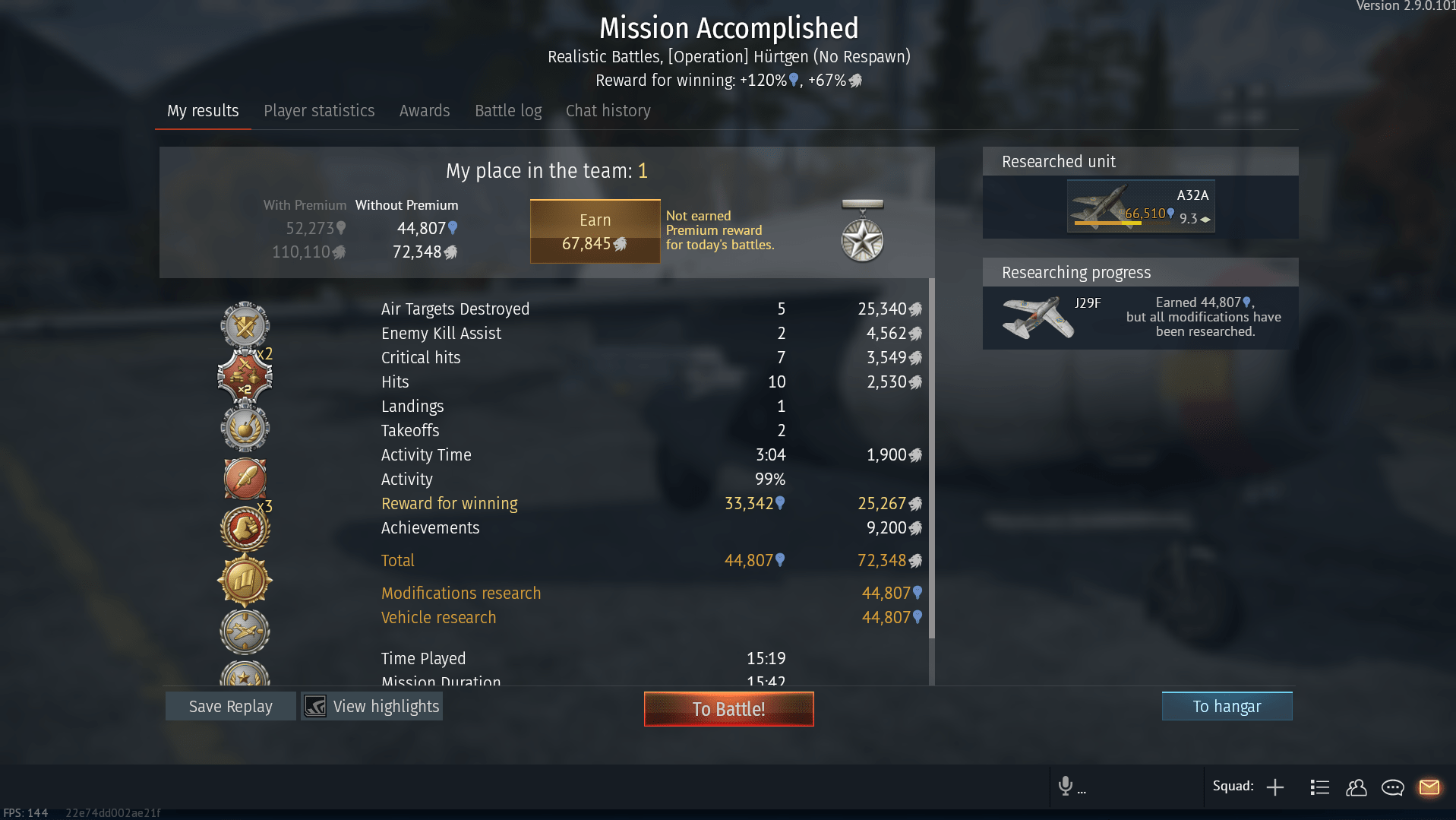This screenshot has width=1456, height=820.
Task: Click the rocket award badge
Action: pyautogui.click(x=244, y=478)
